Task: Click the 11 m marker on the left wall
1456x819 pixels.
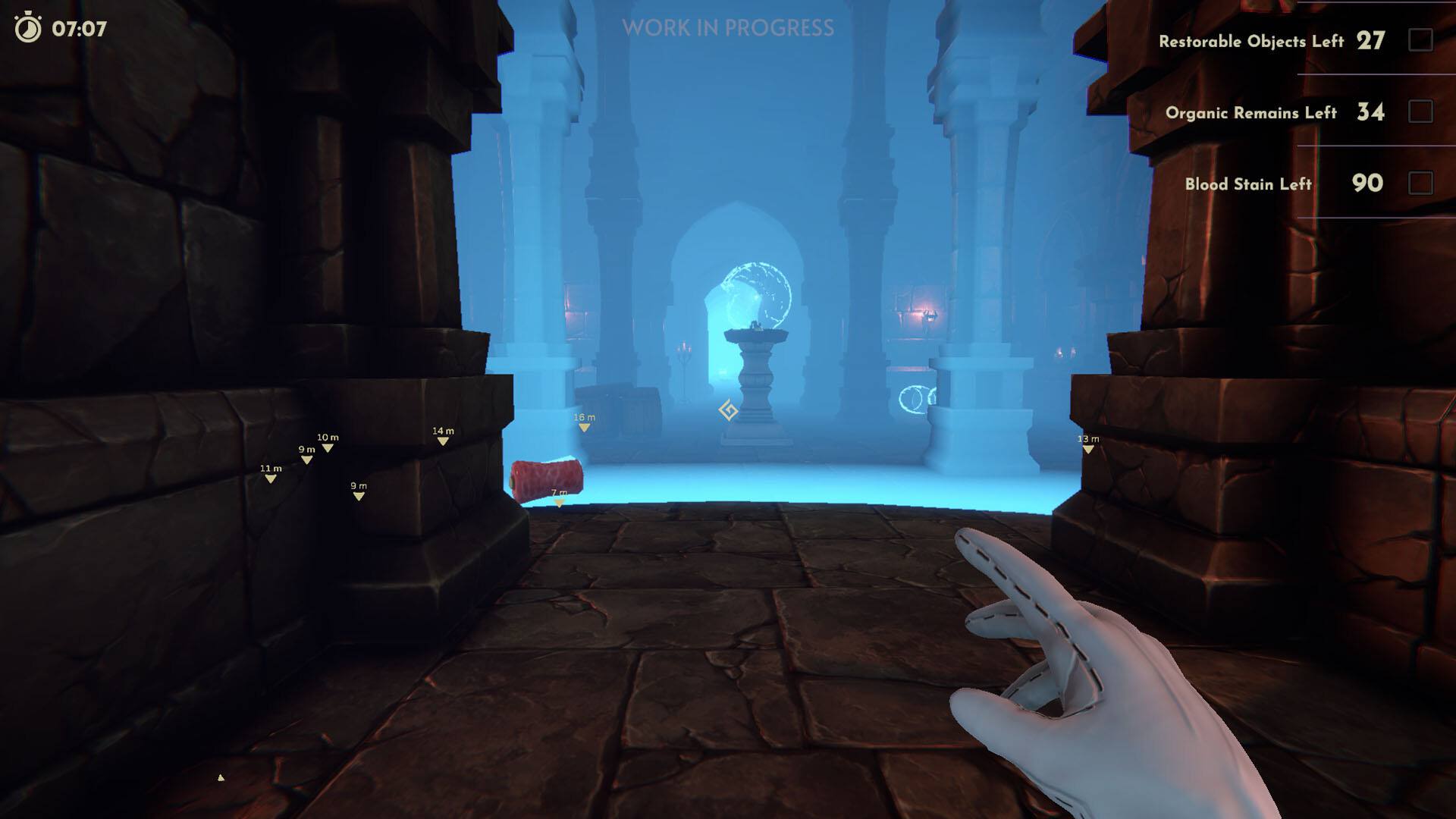Action: [x=270, y=472]
